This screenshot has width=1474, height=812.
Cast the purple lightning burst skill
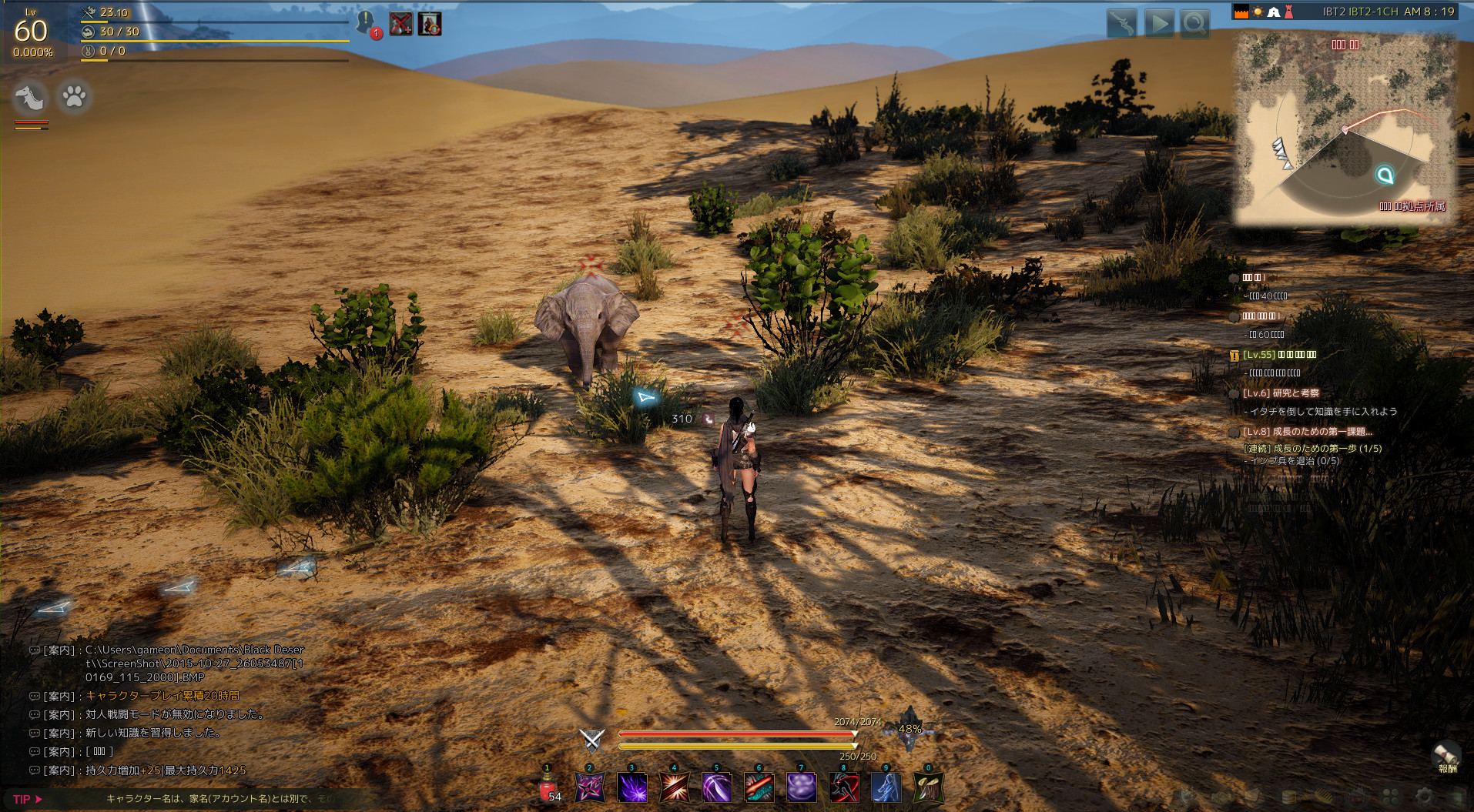click(x=632, y=788)
